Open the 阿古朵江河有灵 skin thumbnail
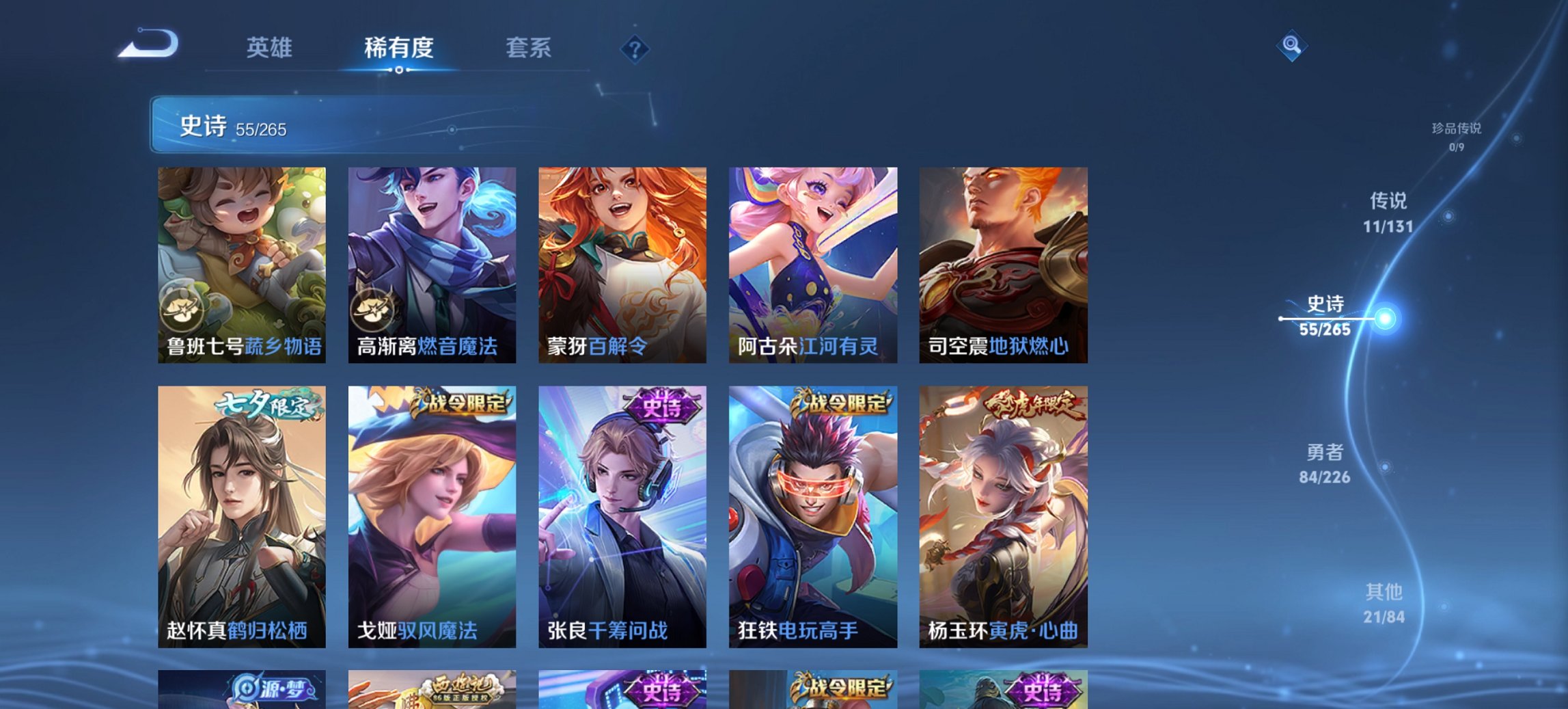Viewport: 1568px width, 709px height. [813, 263]
